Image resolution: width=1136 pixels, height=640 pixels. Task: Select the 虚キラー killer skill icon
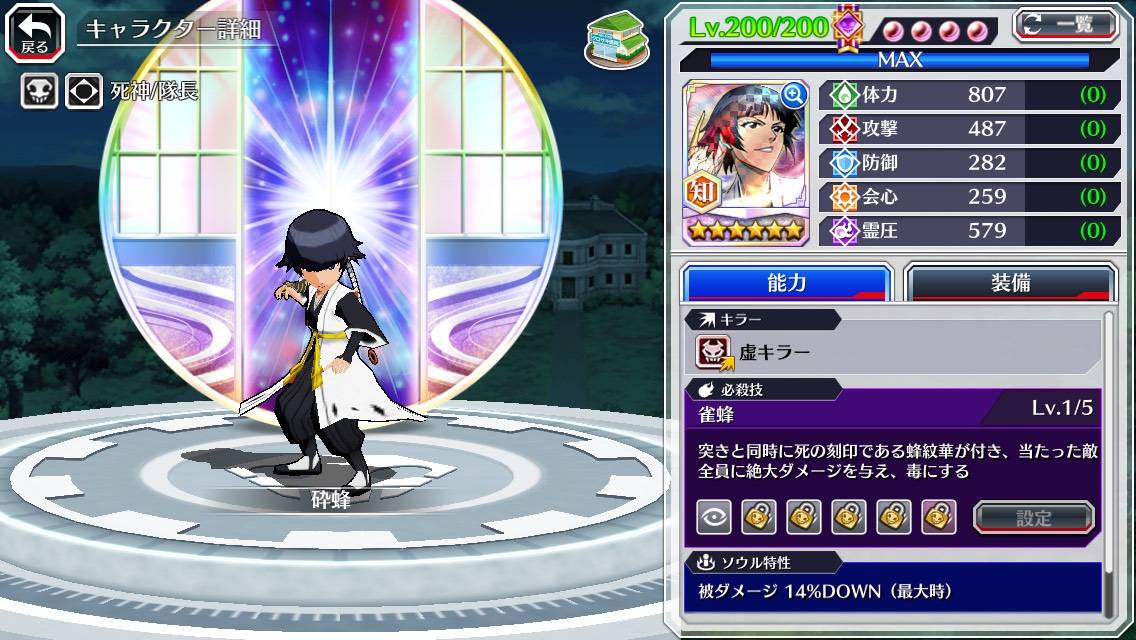(x=716, y=351)
